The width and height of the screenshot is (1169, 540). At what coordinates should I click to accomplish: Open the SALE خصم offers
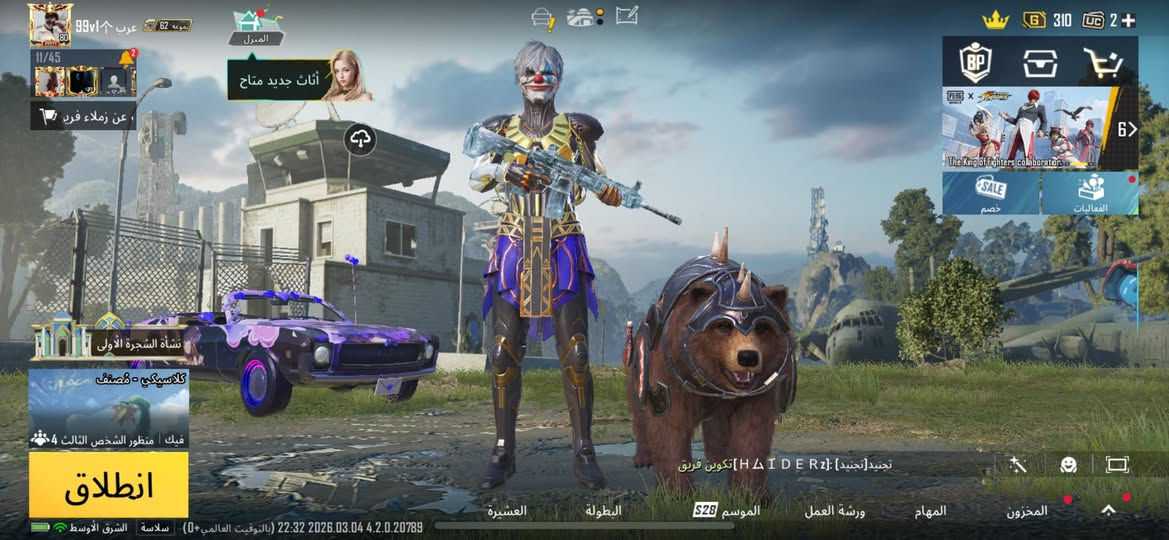point(991,193)
